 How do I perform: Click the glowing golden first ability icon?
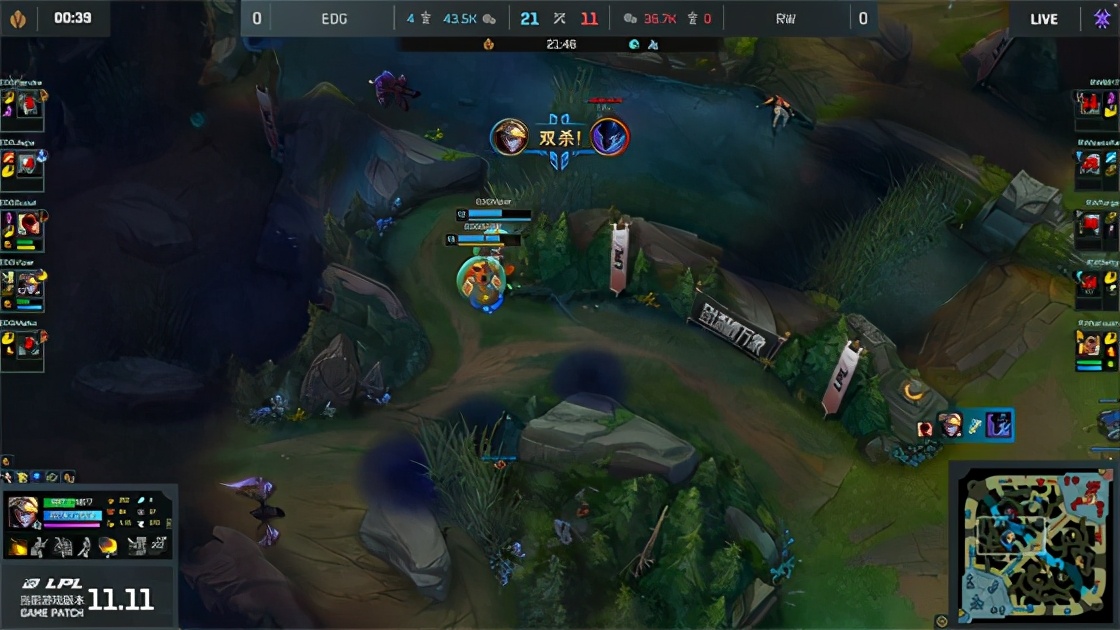tap(19, 546)
